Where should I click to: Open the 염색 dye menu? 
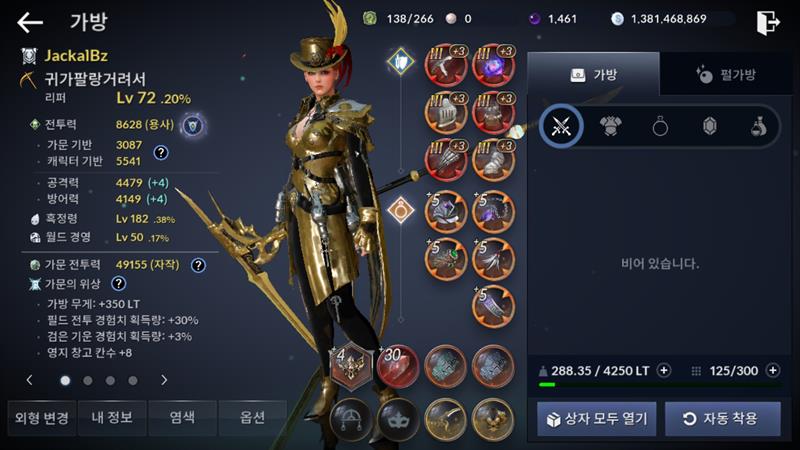pos(182,417)
